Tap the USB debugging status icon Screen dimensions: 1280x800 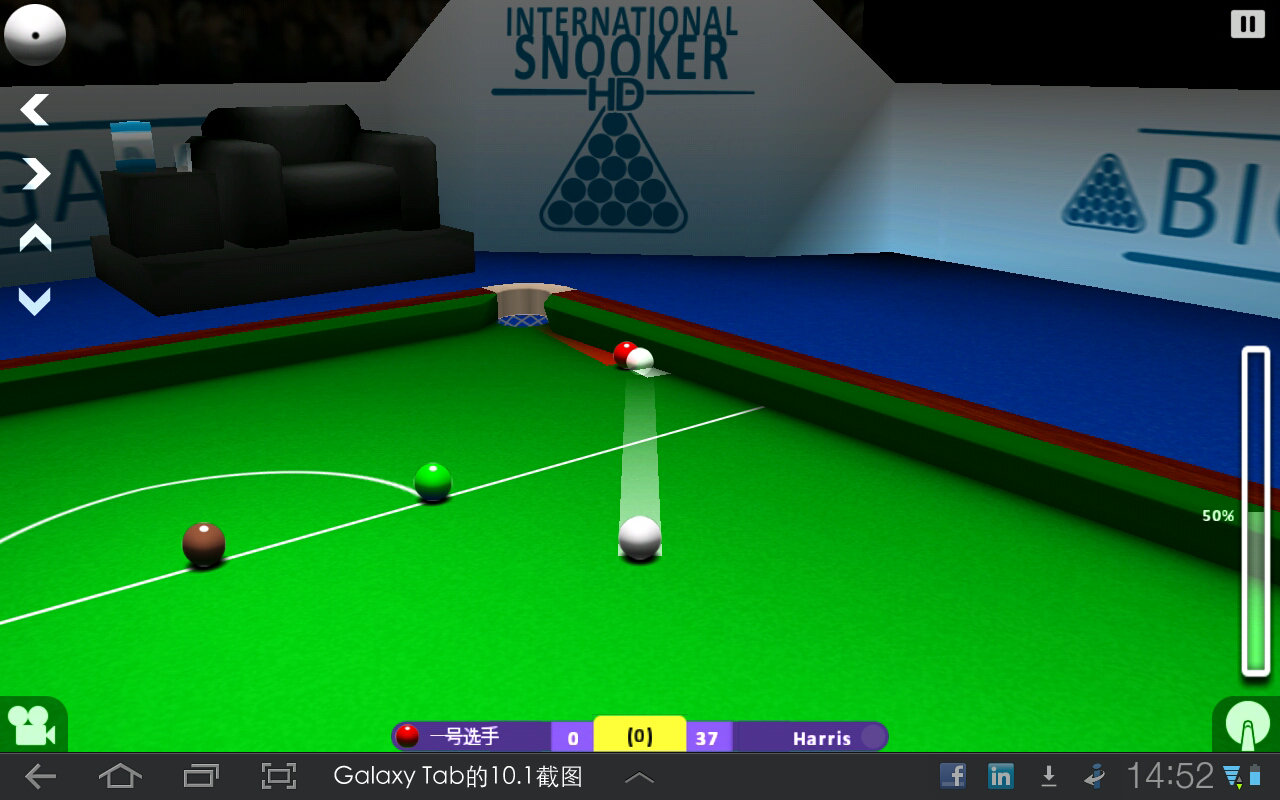[1092, 774]
